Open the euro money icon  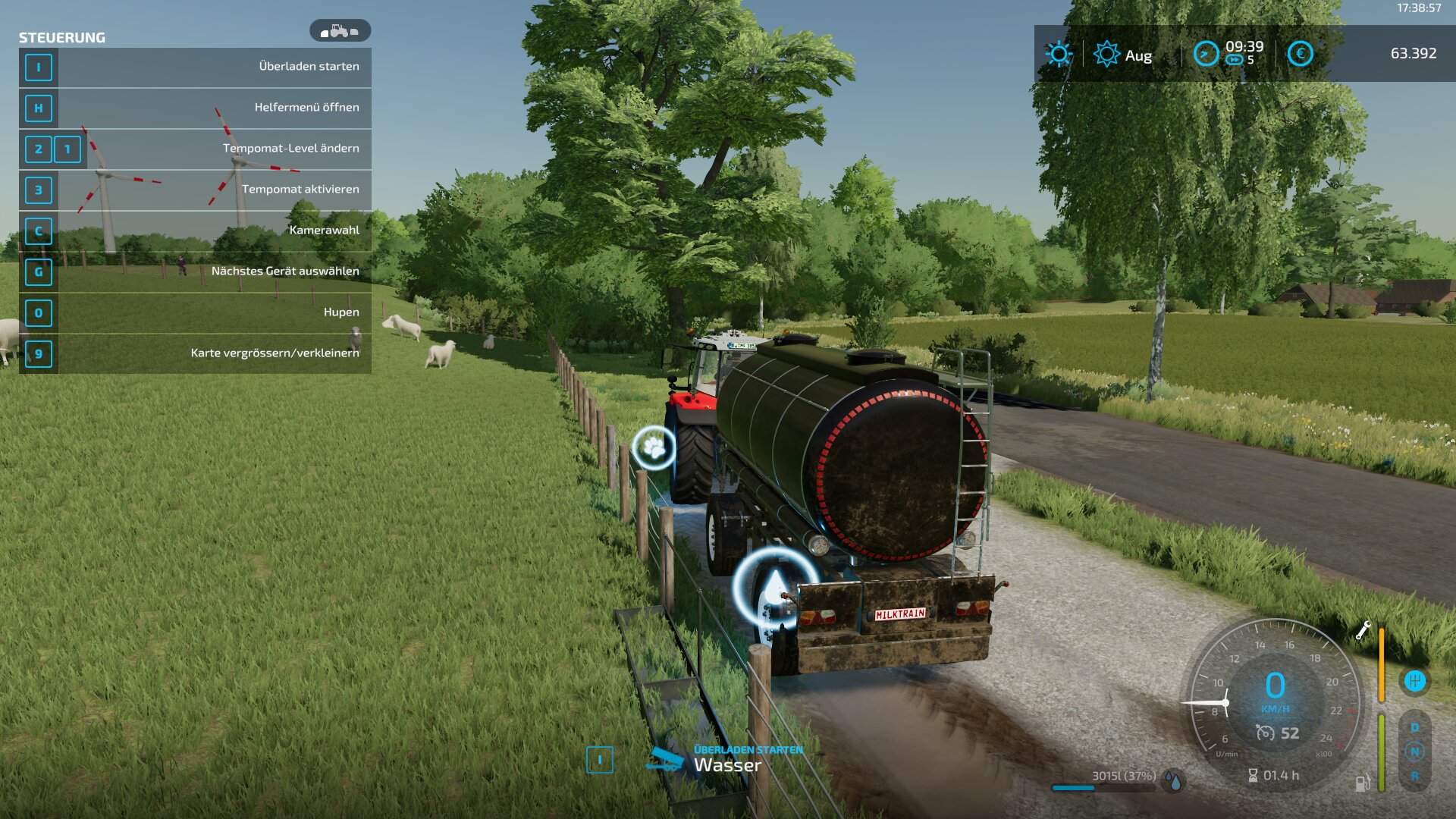click(x=1300, y=54)
